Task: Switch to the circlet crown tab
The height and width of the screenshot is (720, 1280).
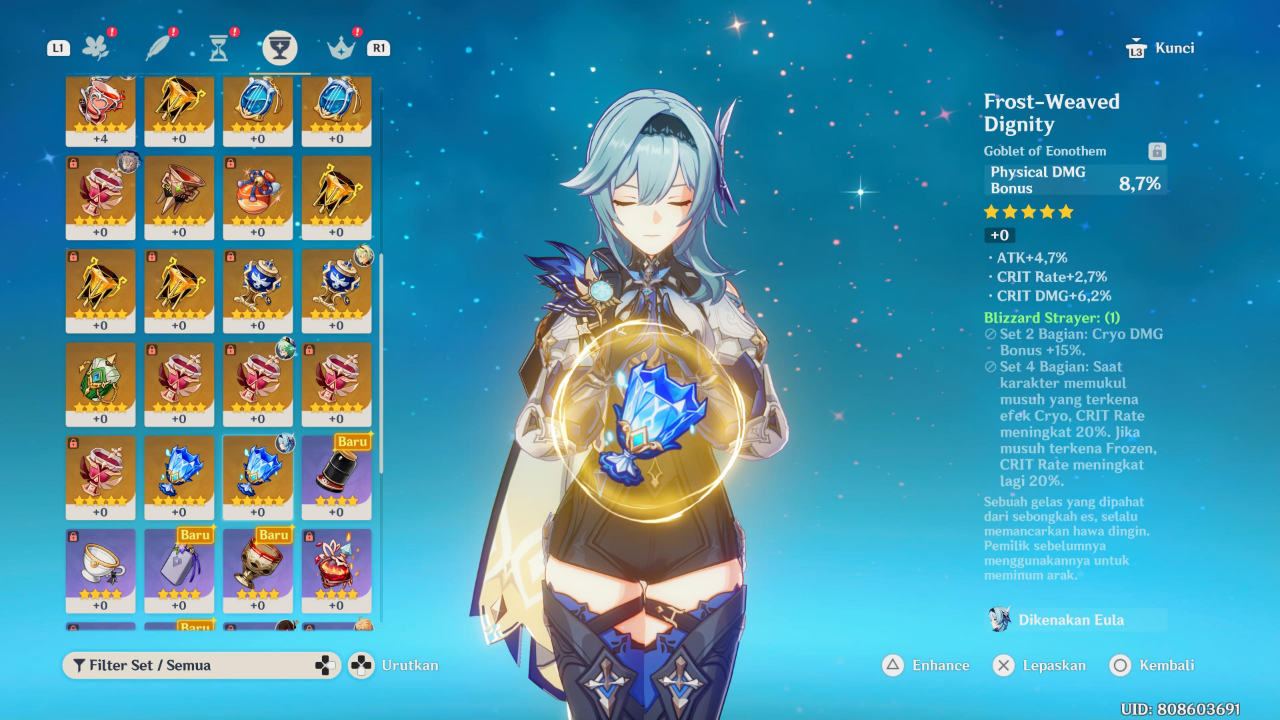Action: point(342,47)
